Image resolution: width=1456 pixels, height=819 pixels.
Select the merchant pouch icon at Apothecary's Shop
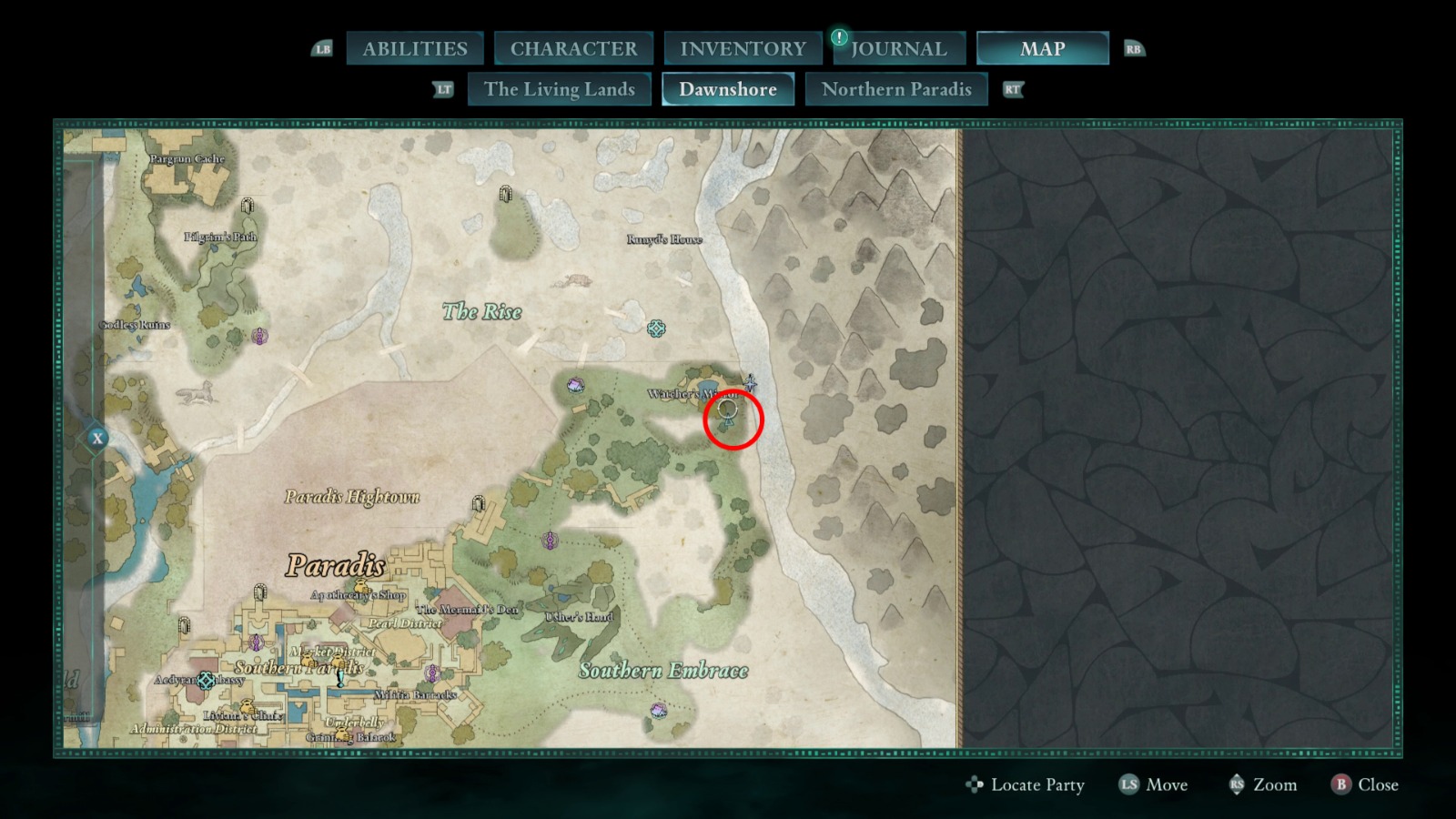coord(360,585)
